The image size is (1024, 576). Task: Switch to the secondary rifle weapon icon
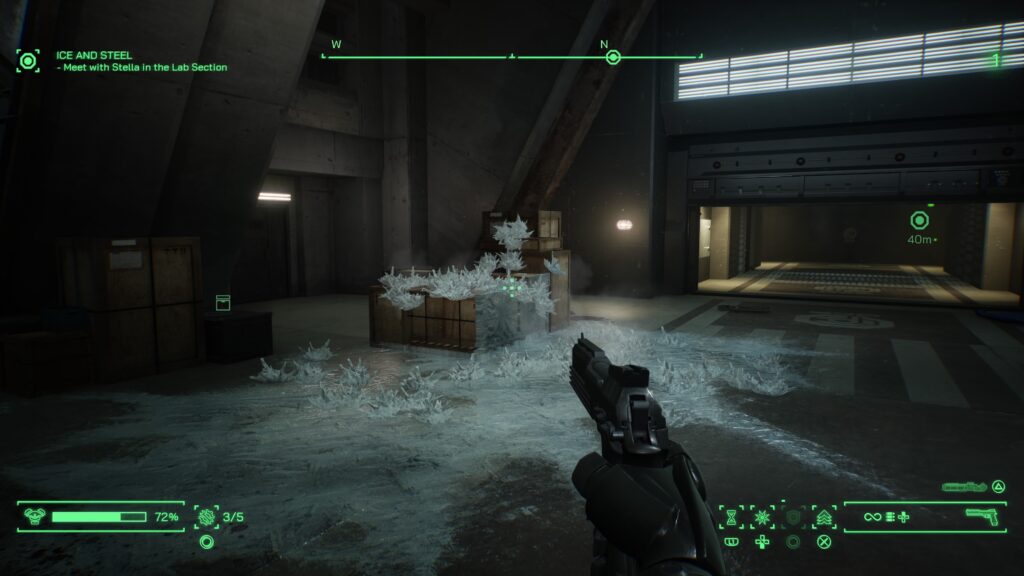(965, 487)
